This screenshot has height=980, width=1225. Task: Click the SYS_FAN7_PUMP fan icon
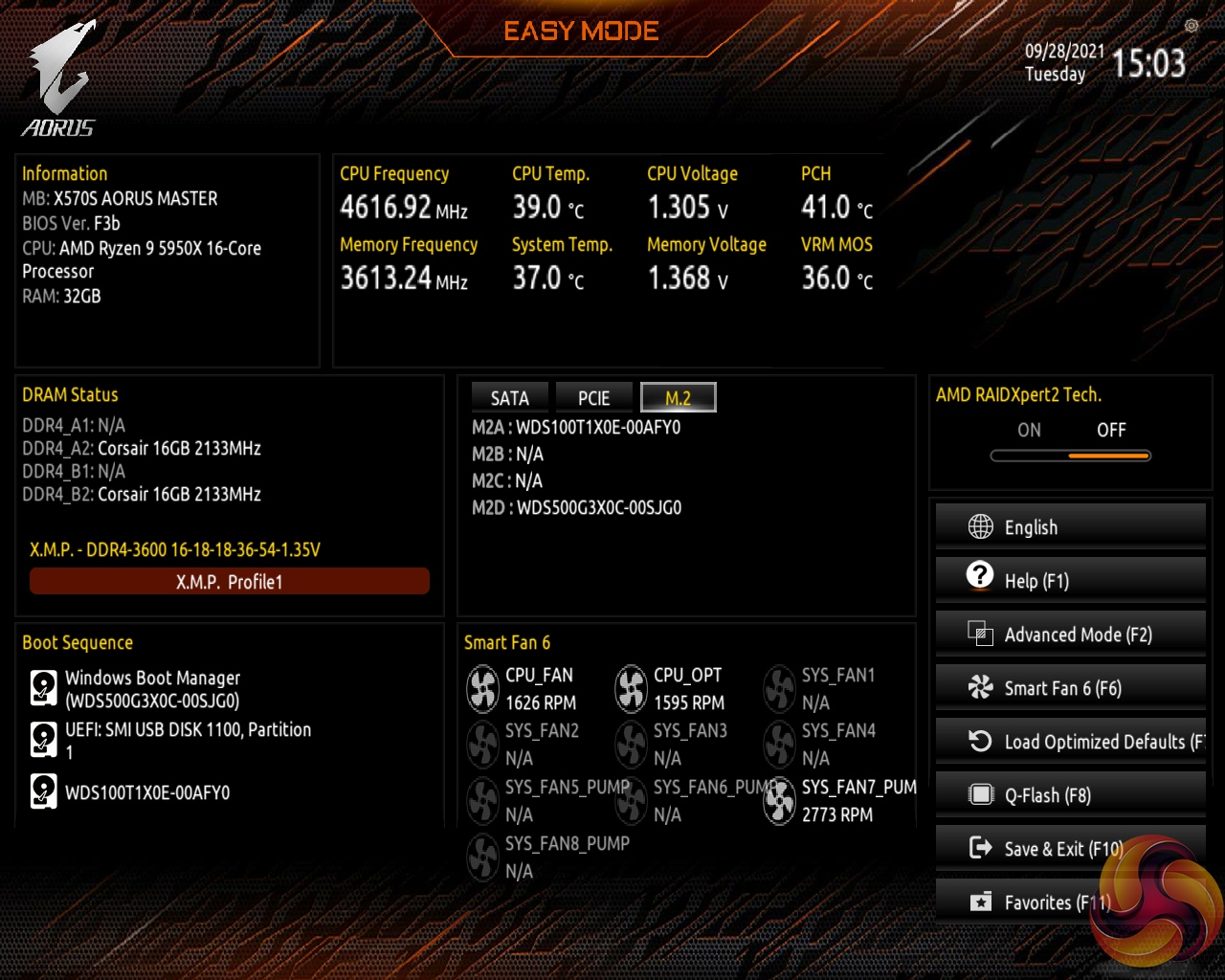pyautogui.click(x=779, y=801)
